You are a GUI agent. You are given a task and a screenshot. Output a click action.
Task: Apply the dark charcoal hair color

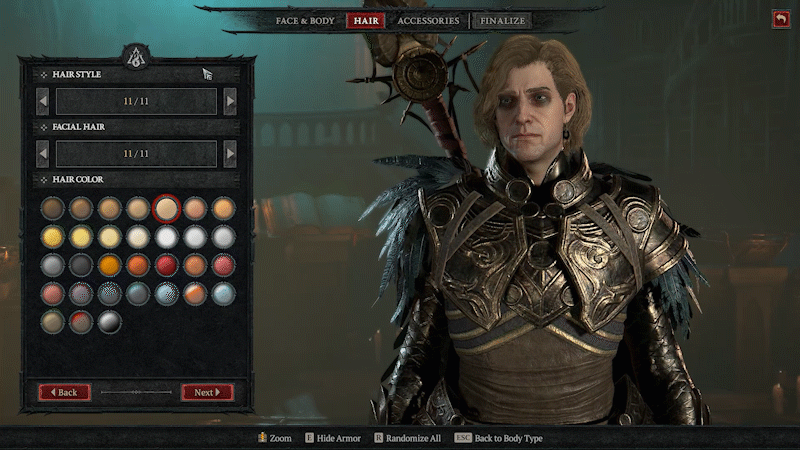pyautogui.click(x=81, y=265)
